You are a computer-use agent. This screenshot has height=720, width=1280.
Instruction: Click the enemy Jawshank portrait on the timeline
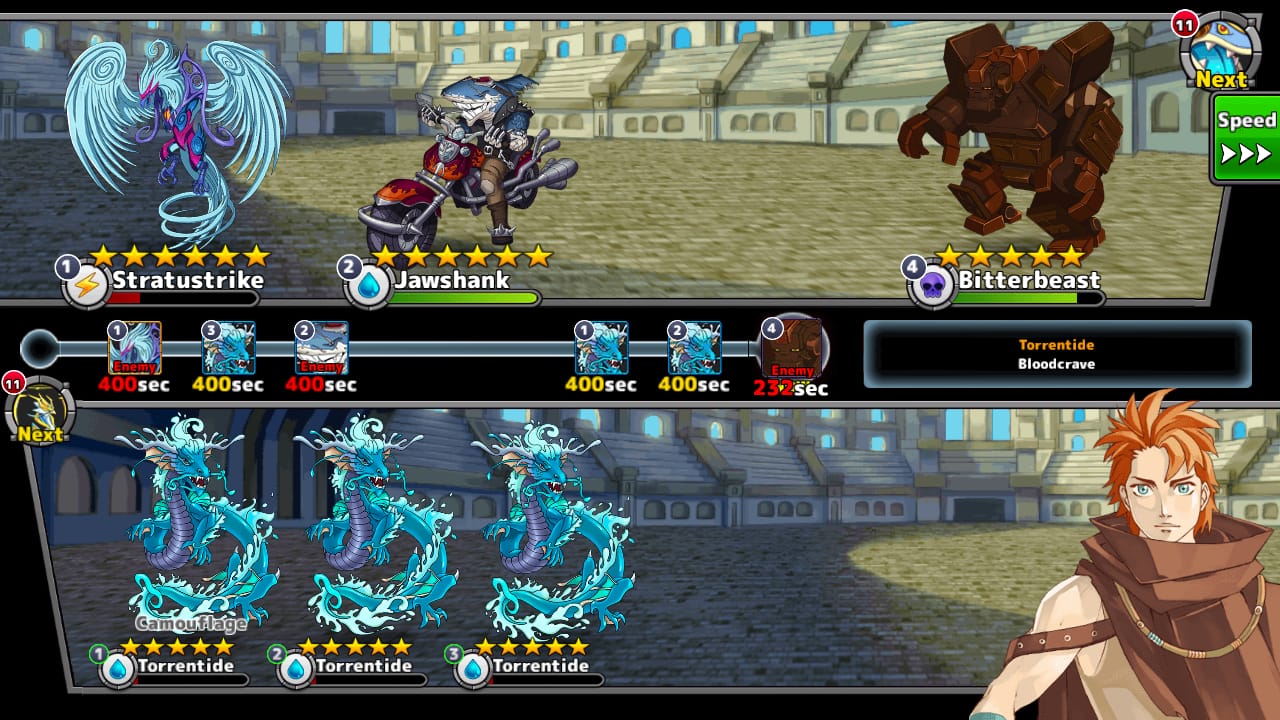pos(322,348)
